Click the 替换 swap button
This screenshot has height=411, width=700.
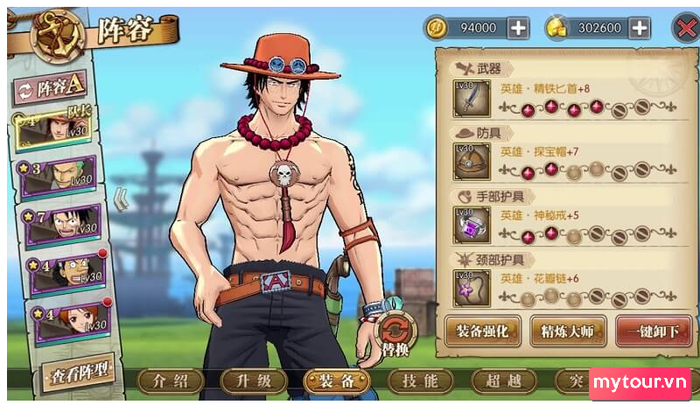coord(396,335)
